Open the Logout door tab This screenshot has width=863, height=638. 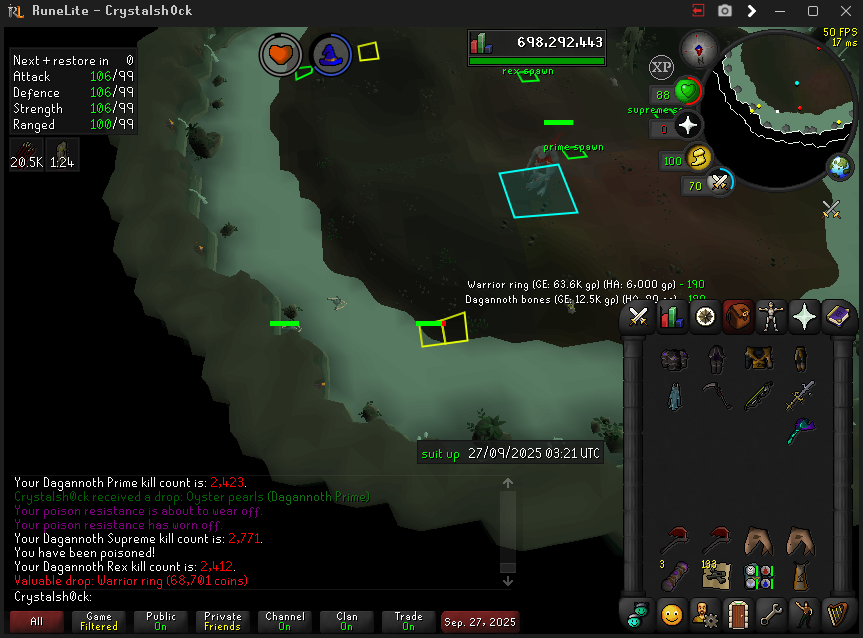click(737, 612)
